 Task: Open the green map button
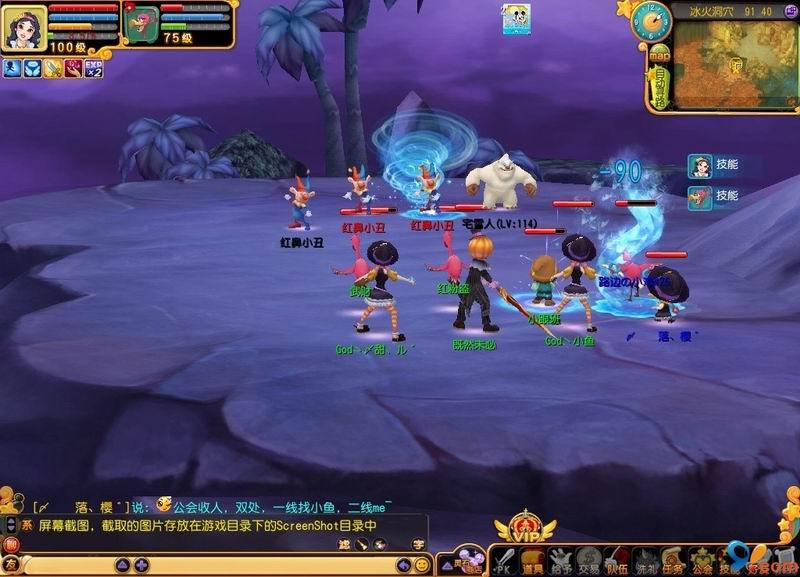[x=659, y=55]
